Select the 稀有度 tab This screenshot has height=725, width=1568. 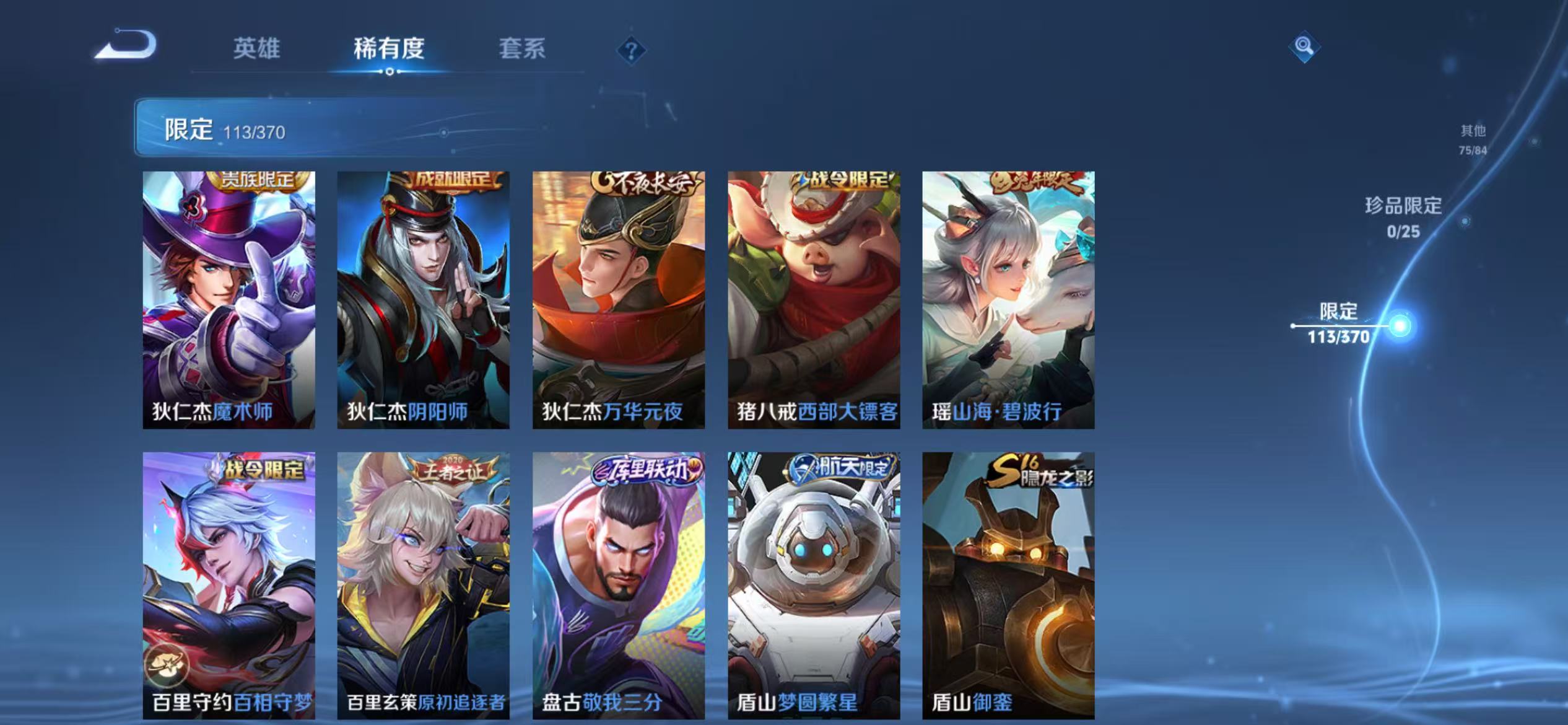pos(390,49)
